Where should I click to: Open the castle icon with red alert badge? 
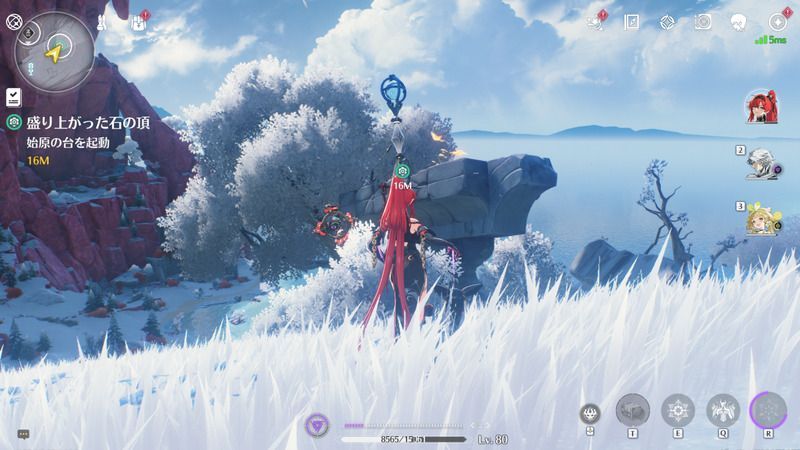click(x=138, y=22)
